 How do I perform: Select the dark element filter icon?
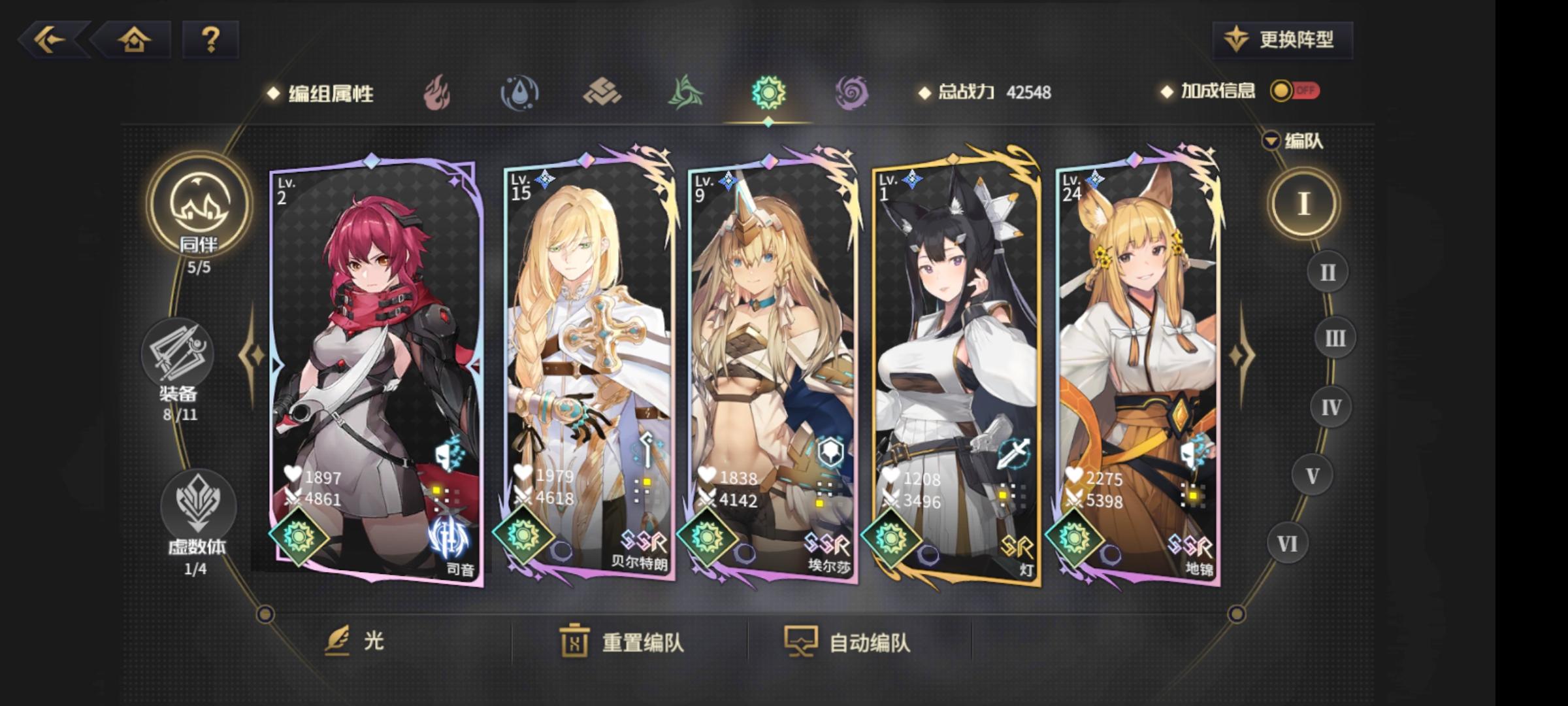(x=853, y=93)
